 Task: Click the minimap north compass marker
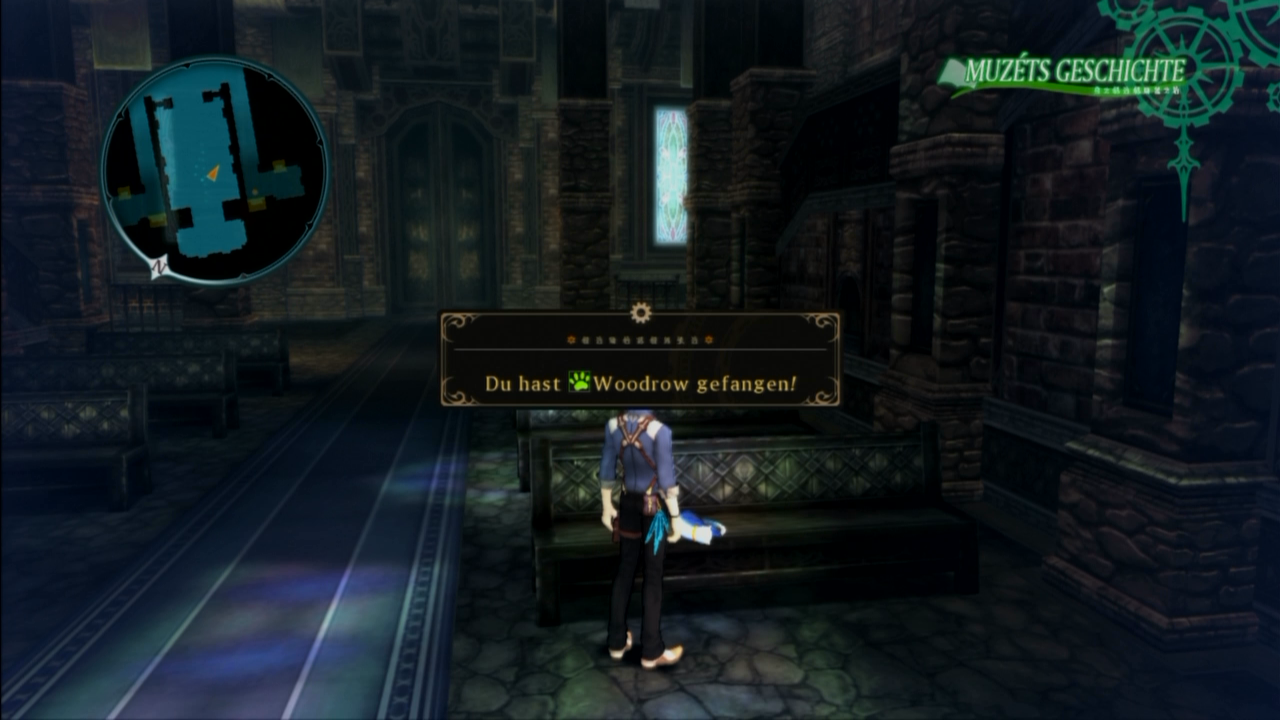pyautogui.click(x=157, y=267)
